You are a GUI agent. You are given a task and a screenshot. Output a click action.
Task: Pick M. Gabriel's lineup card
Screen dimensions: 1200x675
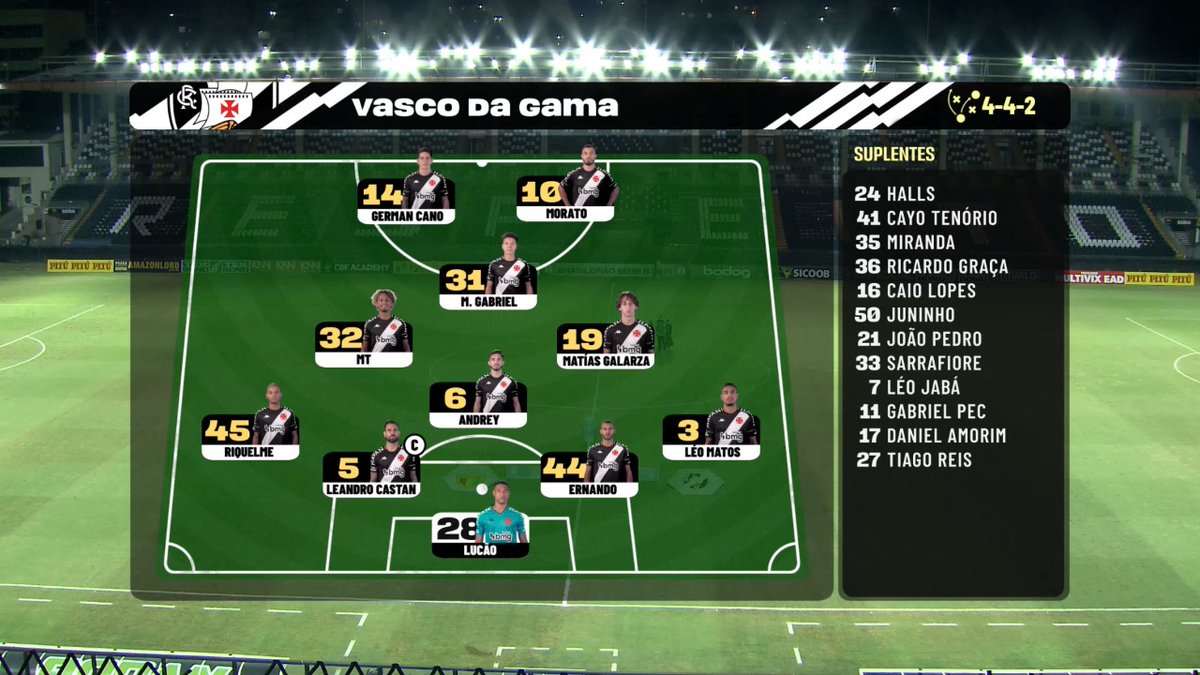point(488,285)
